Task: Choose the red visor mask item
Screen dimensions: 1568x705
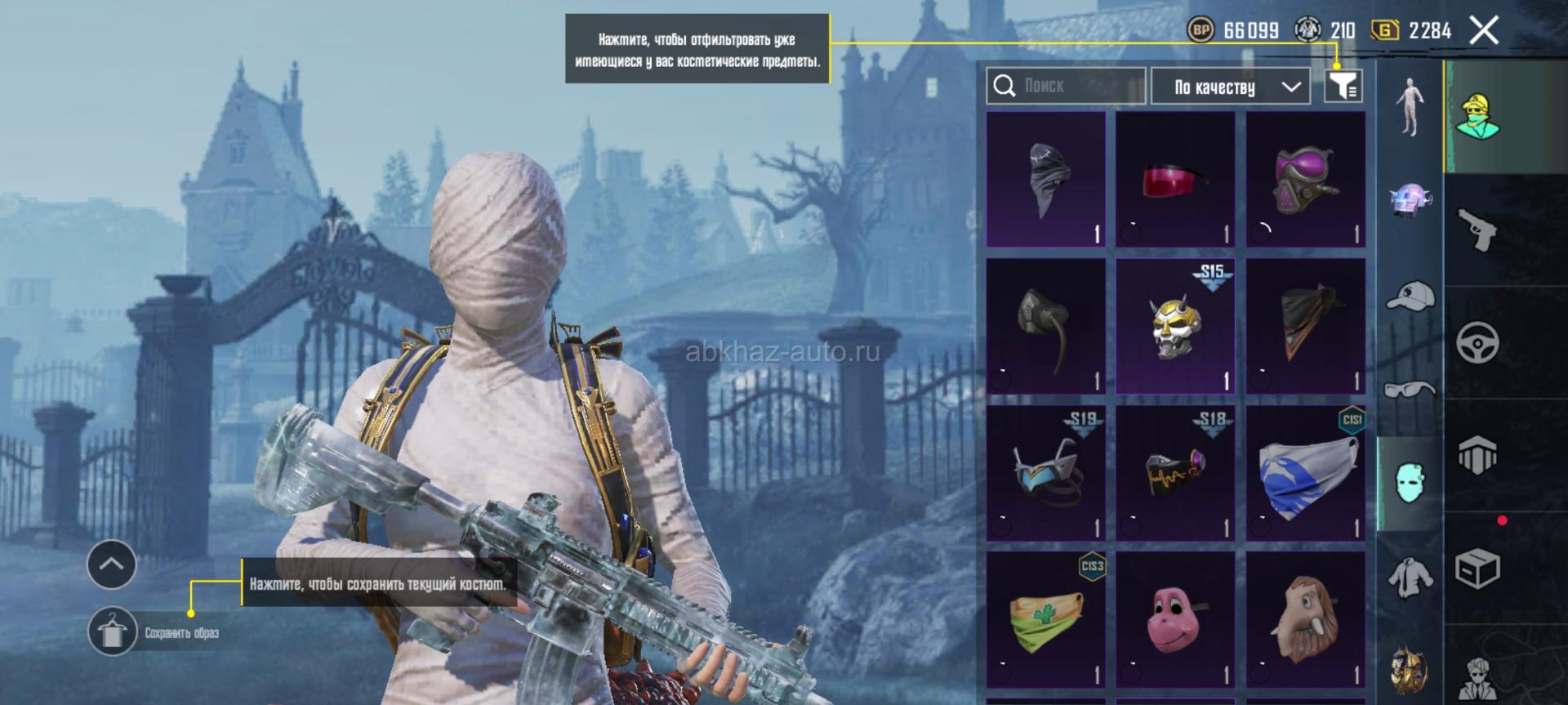Action: tap(1175, 180)
